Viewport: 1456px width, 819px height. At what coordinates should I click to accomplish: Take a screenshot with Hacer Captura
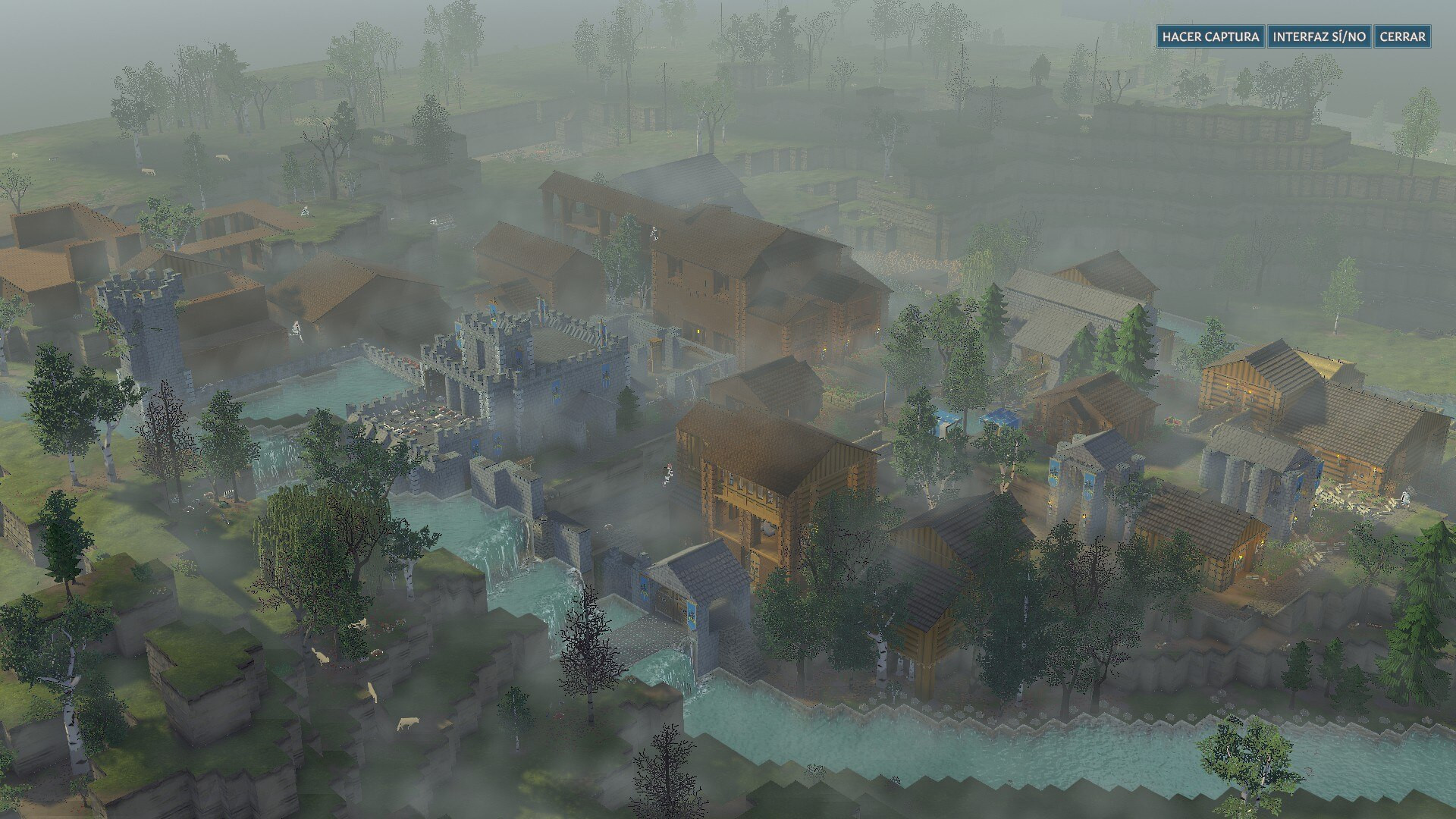[x=1210, y=36]
